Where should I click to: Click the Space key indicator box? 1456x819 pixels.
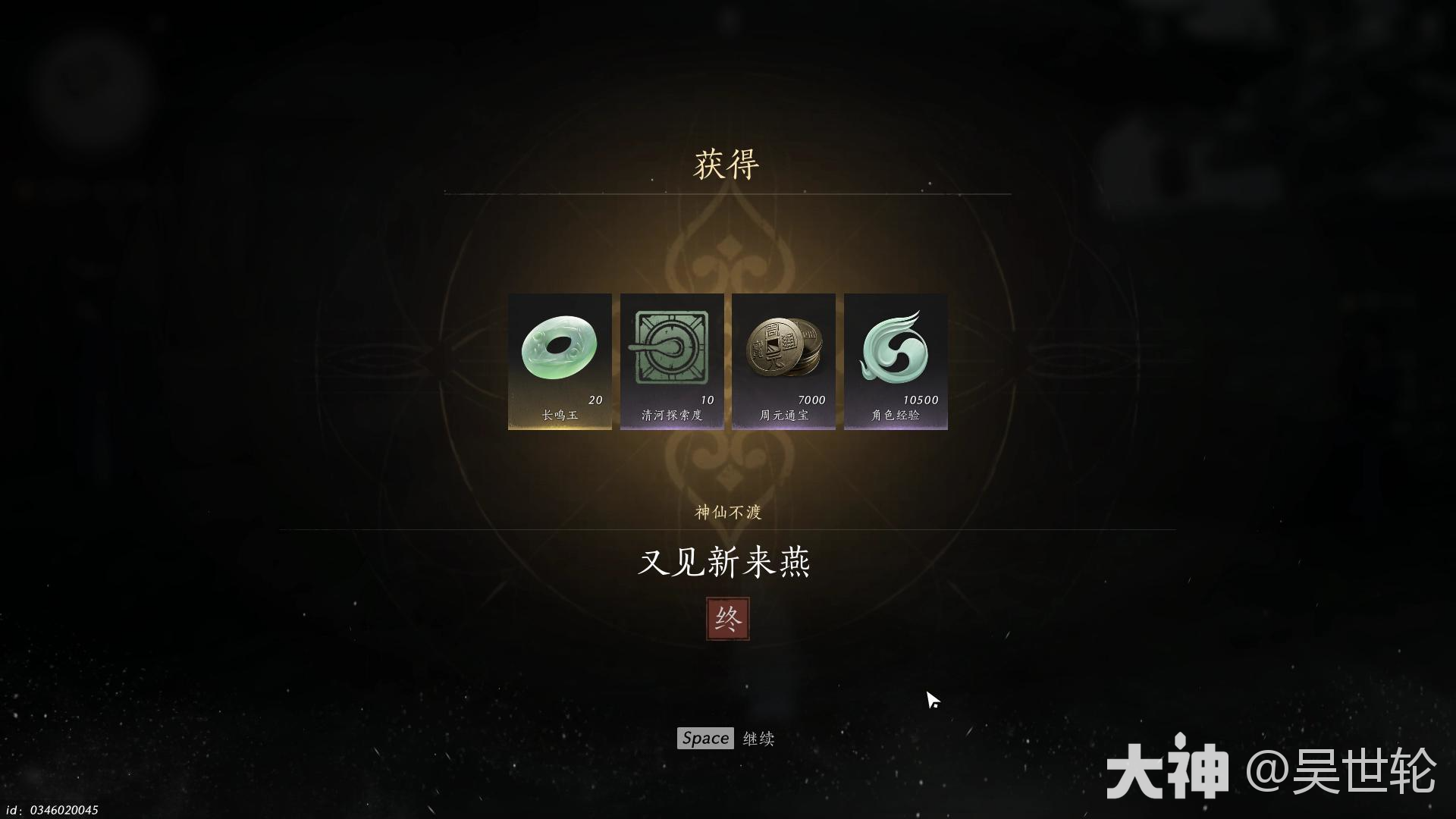coord(704,738)
